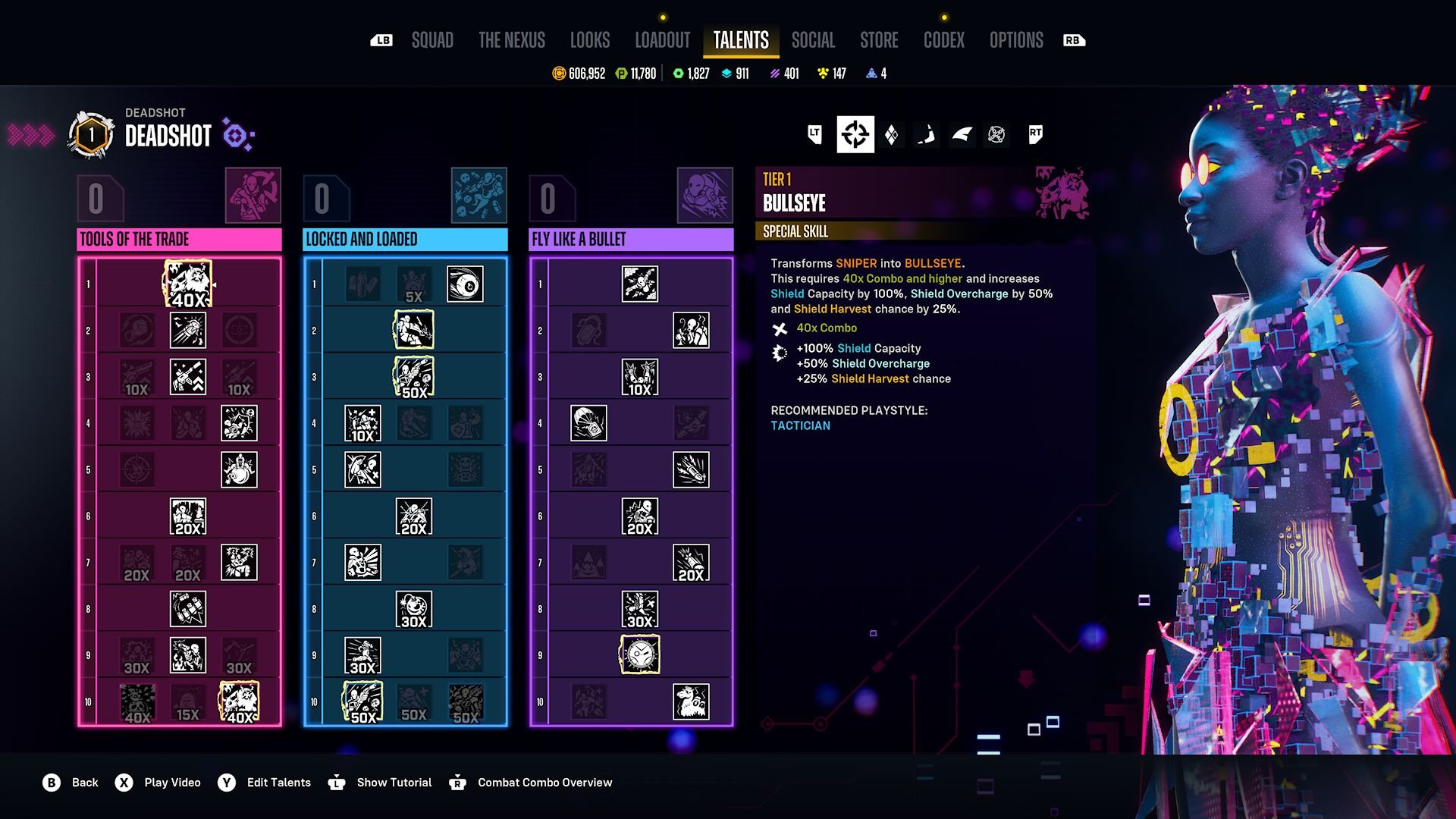The height and width of the screenshot is (819, 1456).
Task: Select the Bullseye 40X tier 1 talent
Action: pos(188,284)
